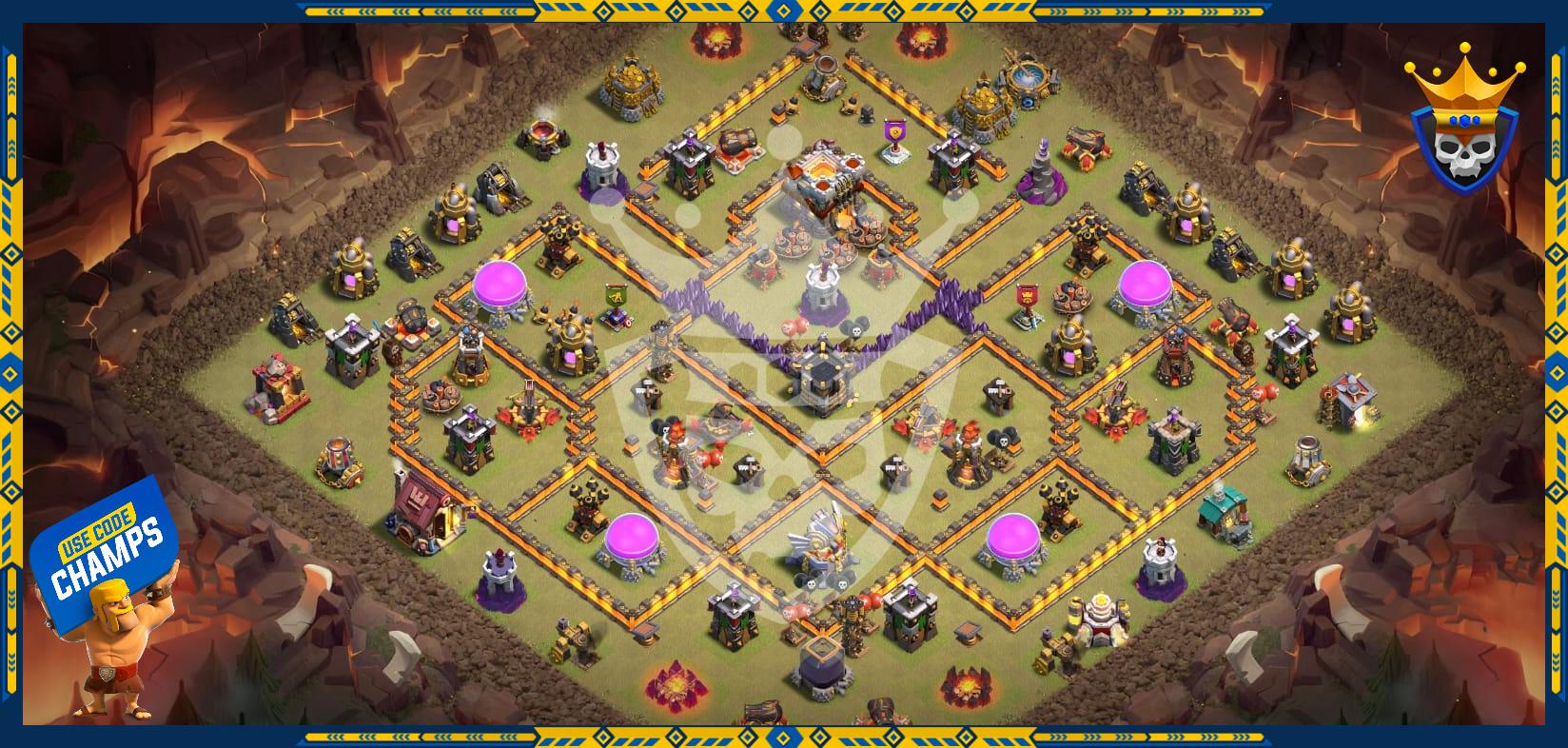The width and height of the screenshot is (1568, 748).
Task: Click the Use Code CHAMPS badge
Action: click(x=108, y=558)
